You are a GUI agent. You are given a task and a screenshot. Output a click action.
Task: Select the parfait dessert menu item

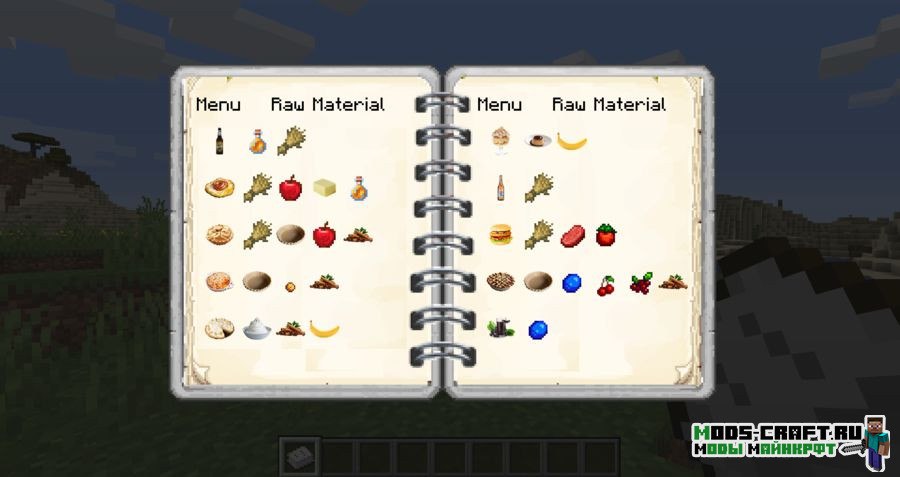pyautogui.click(x=501, y=141)
